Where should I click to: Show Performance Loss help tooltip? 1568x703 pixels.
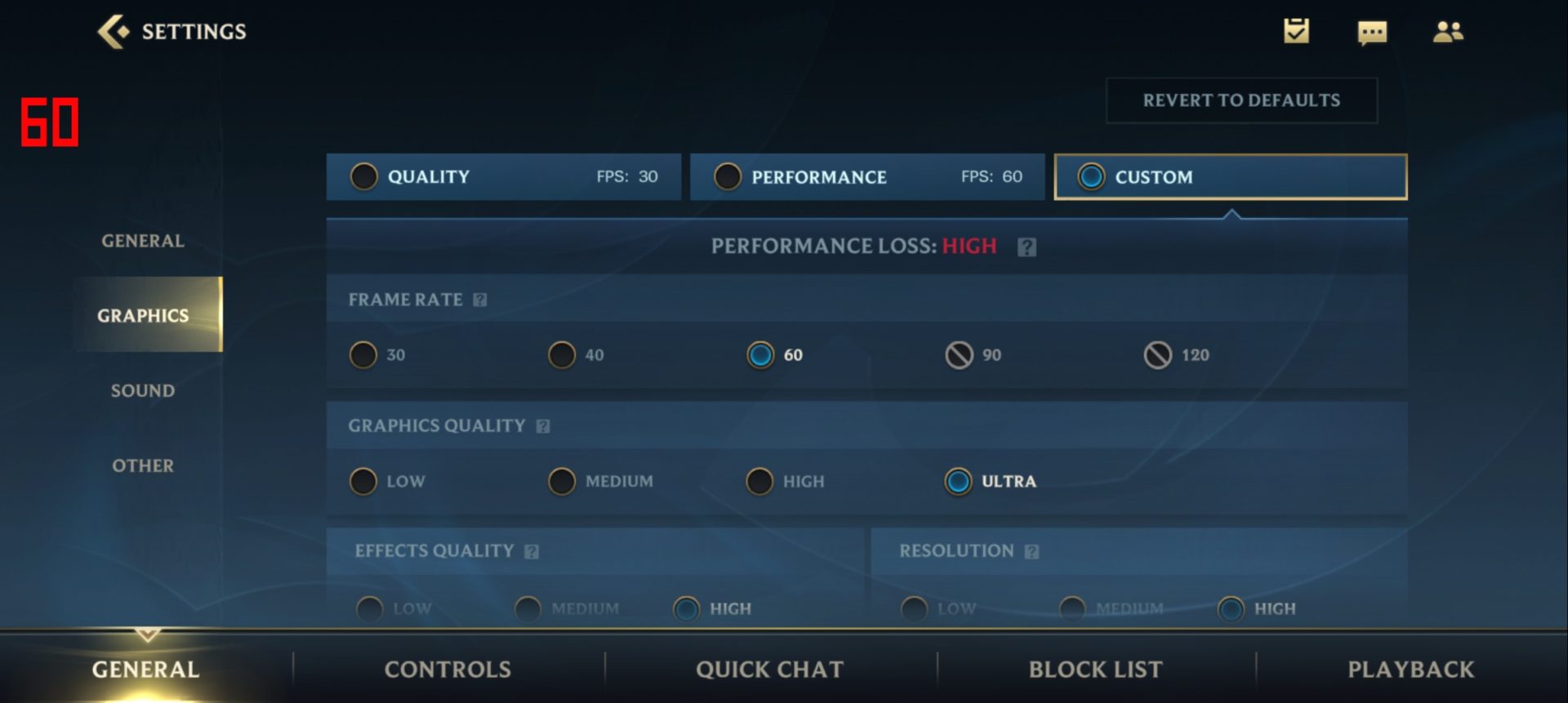coord(1027,247)
